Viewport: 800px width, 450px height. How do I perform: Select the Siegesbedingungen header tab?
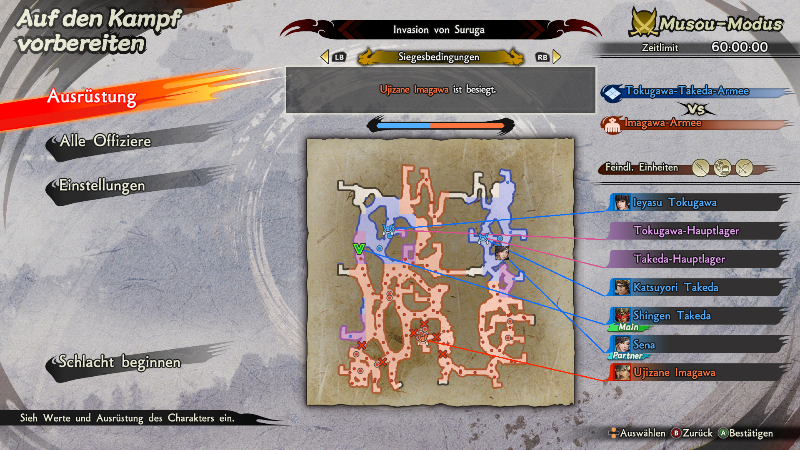tap(440, 57)
